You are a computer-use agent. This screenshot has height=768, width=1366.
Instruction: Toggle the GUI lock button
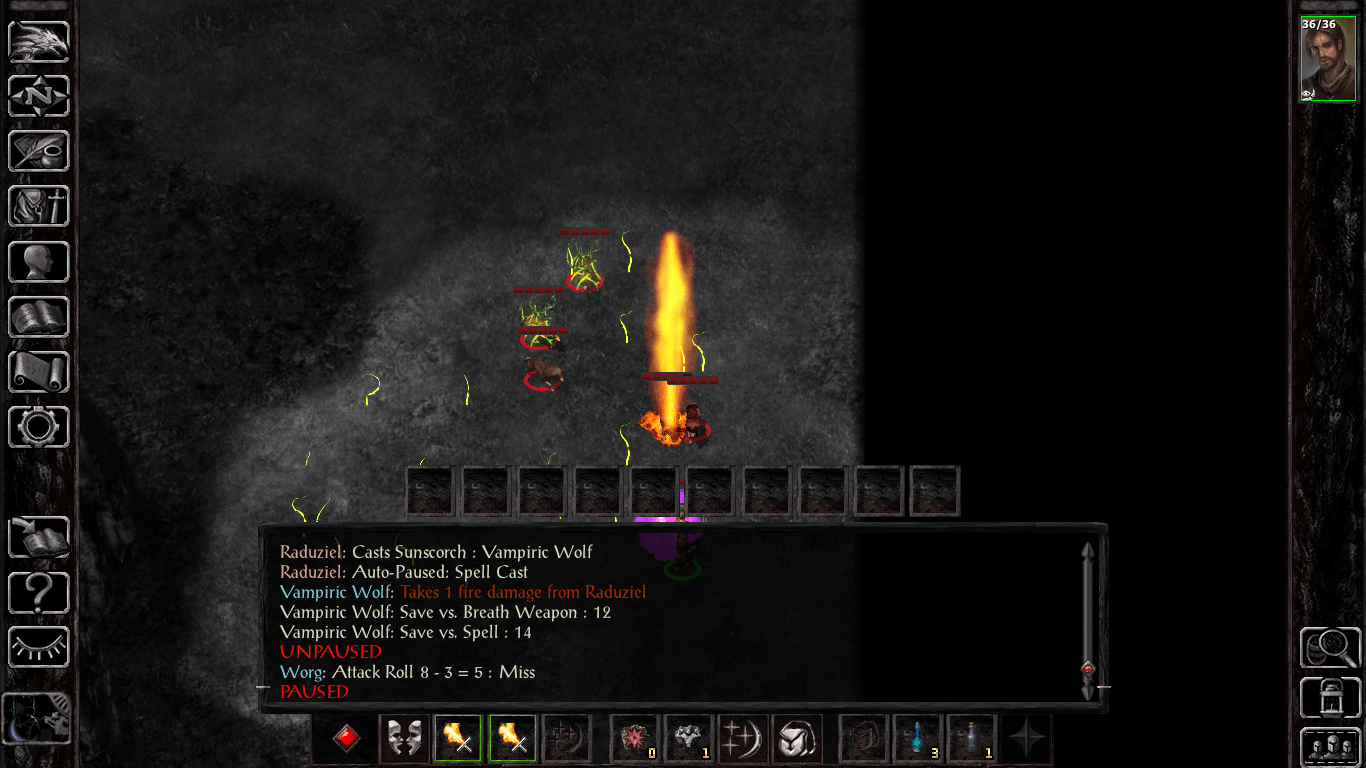(x=1333, y=698)
